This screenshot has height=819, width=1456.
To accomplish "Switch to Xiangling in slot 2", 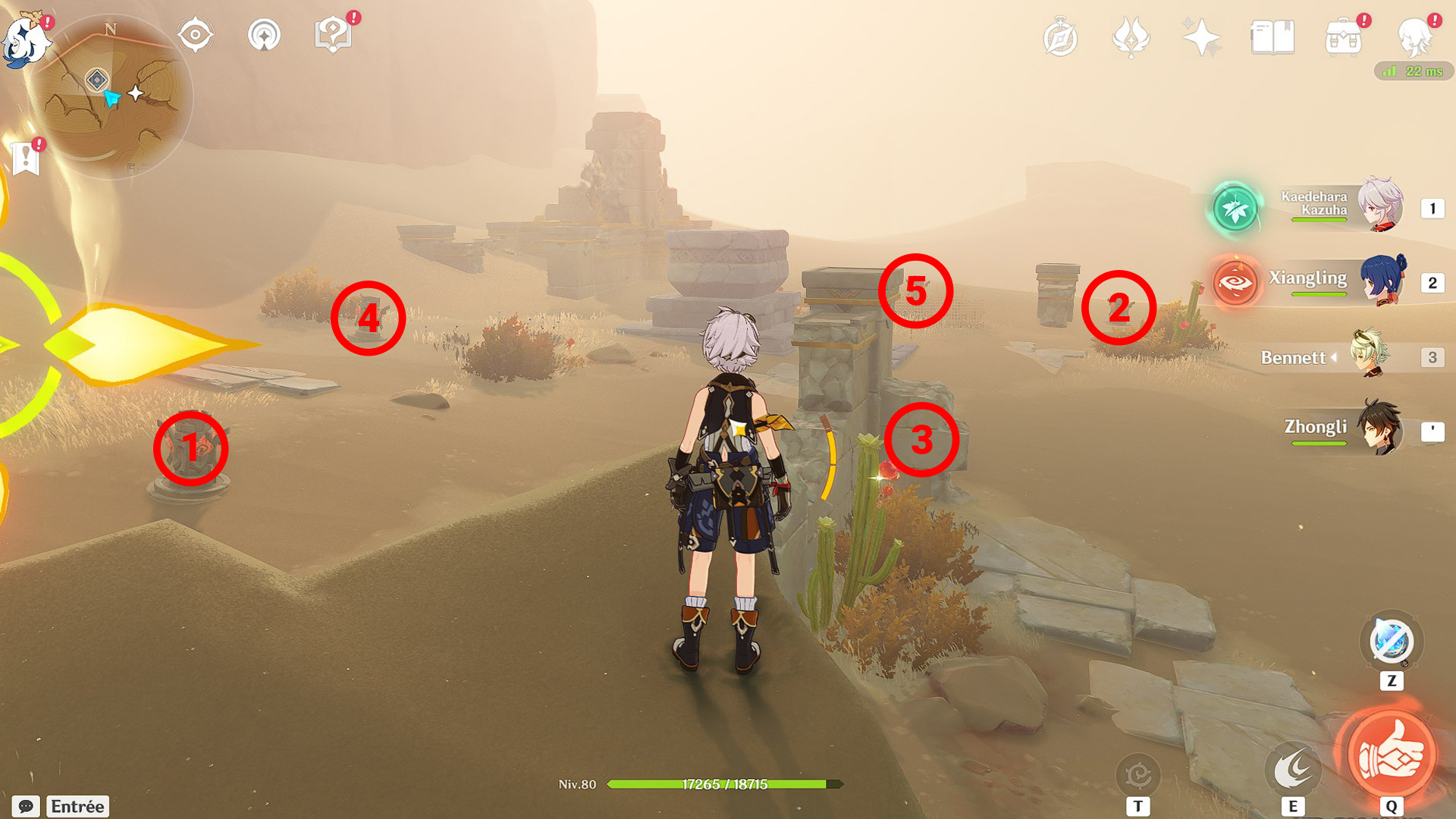I will click(1384, 281).
